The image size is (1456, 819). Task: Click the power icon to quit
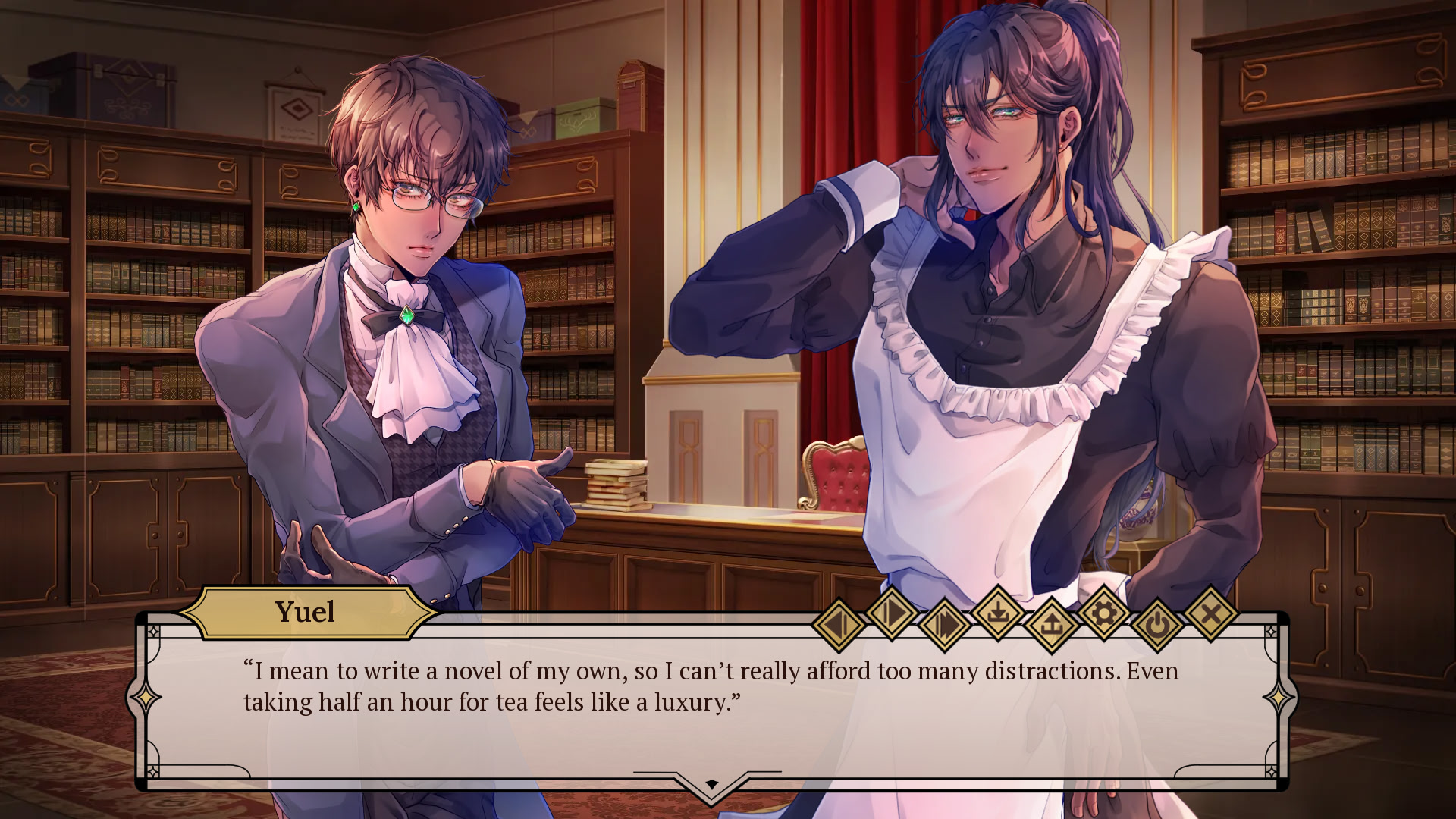1157,626
